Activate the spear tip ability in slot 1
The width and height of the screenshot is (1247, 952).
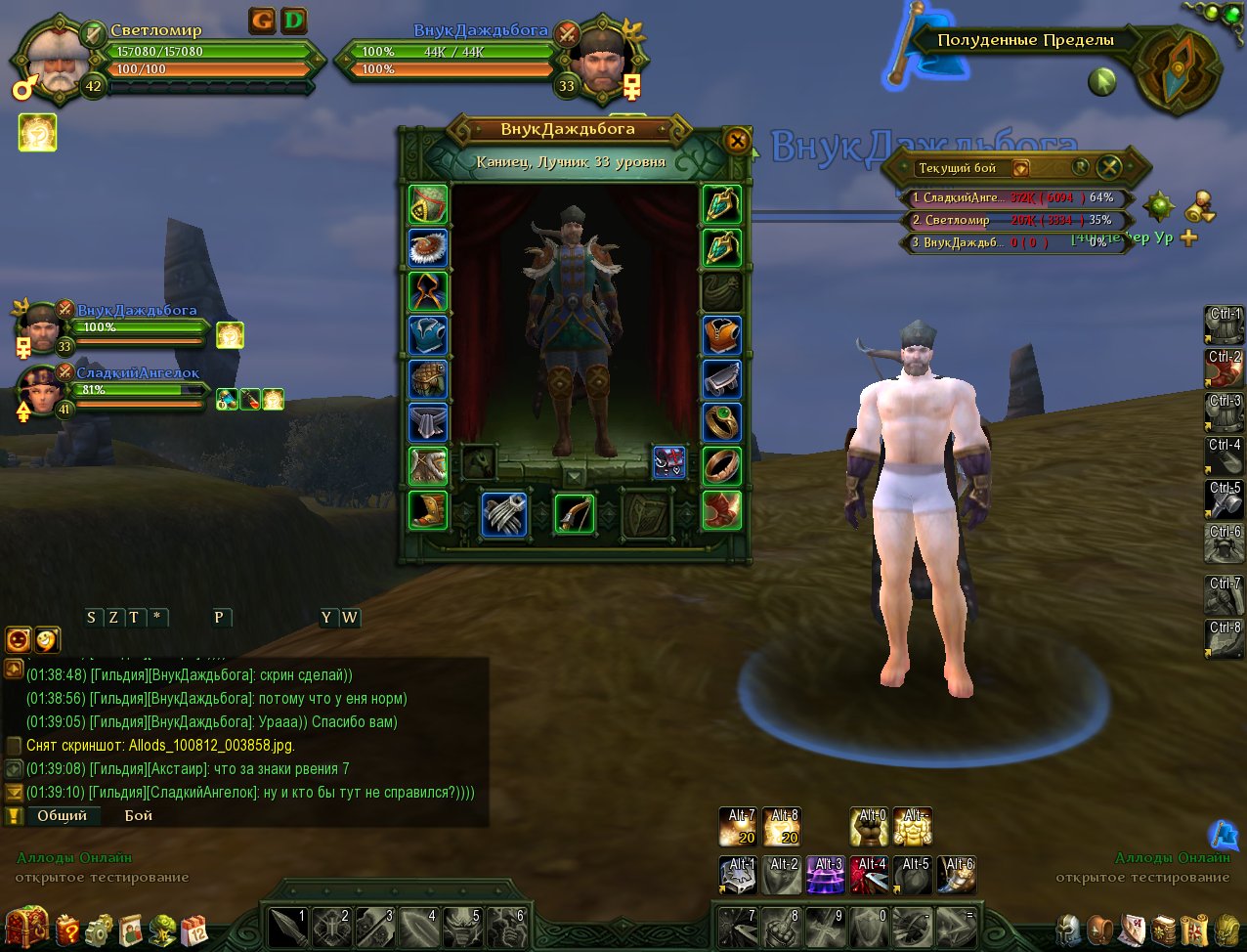(287, 924)
